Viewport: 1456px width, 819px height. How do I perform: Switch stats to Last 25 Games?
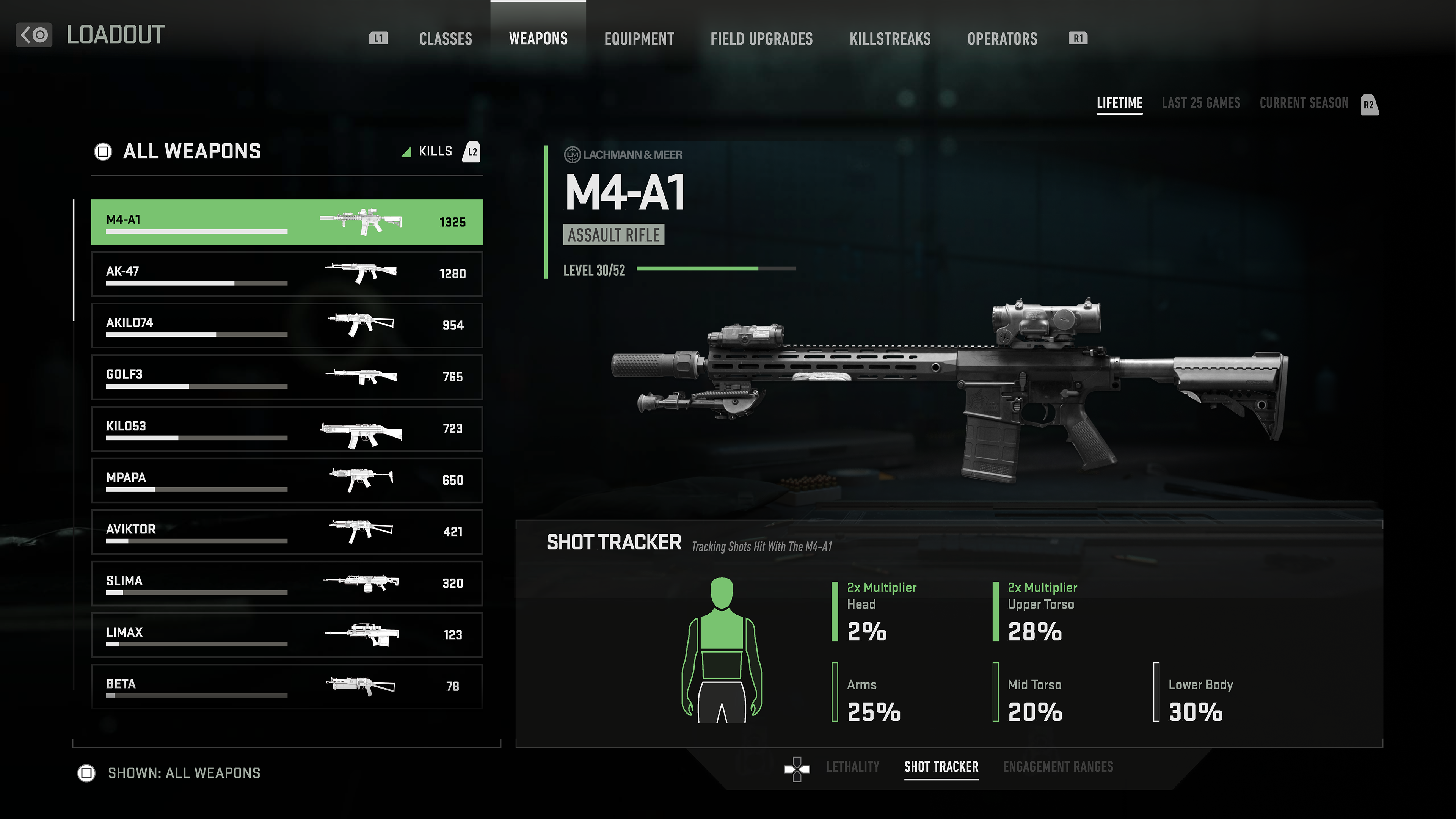[x=1200, y=103]
